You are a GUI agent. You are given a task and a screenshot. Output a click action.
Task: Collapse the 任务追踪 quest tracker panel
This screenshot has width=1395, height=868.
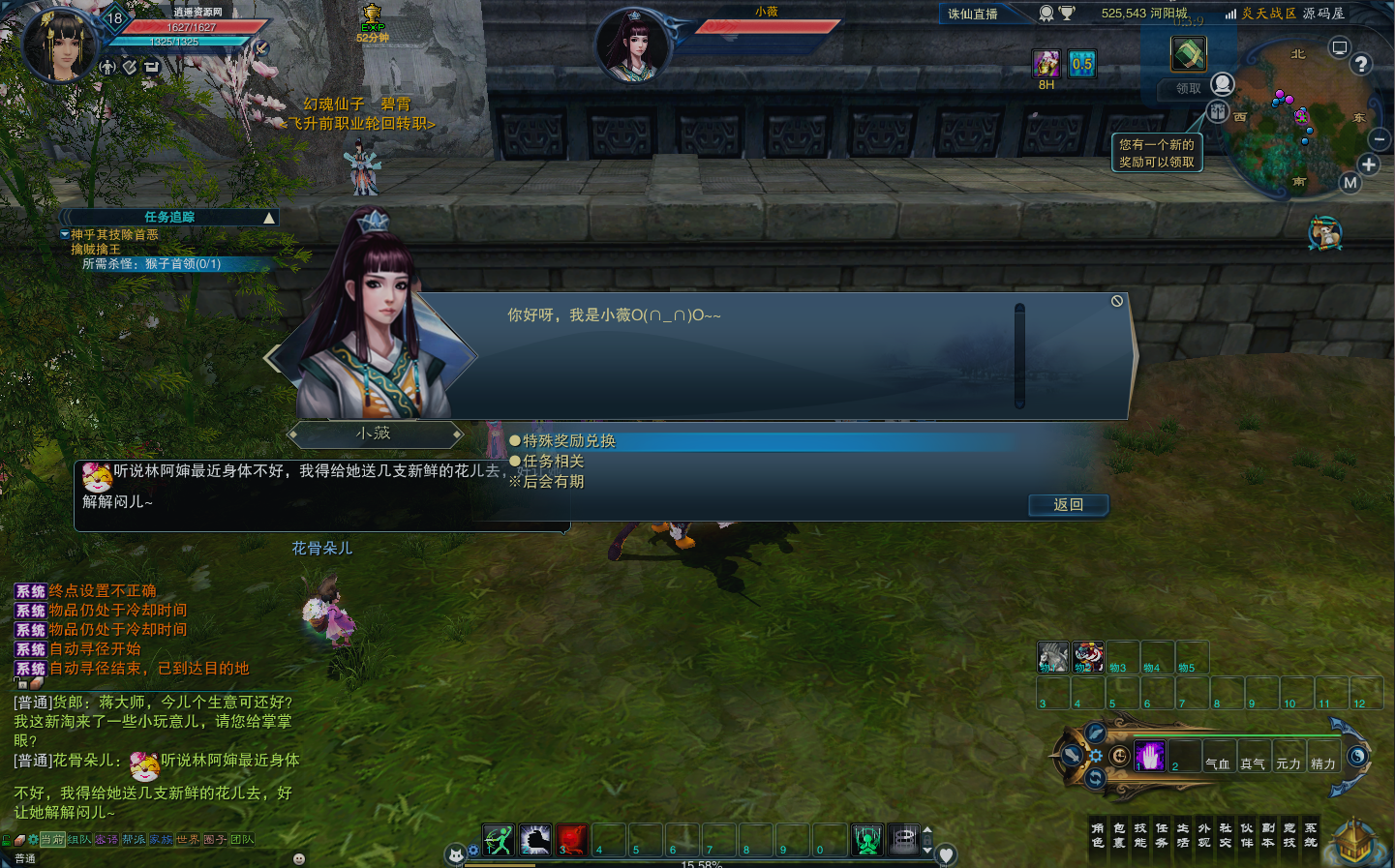coord(268,217)
